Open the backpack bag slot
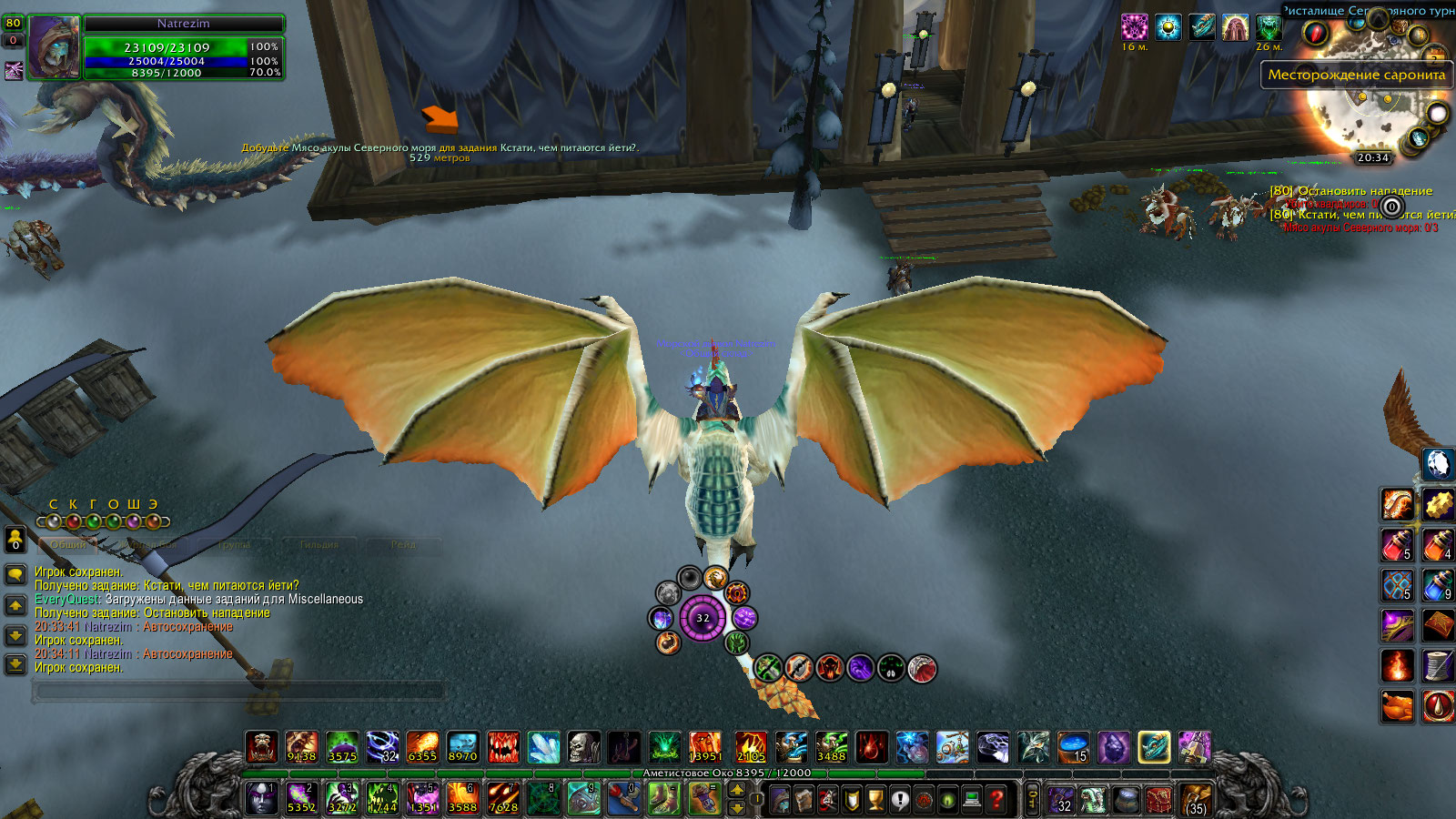 click(x=1196, y=800)
